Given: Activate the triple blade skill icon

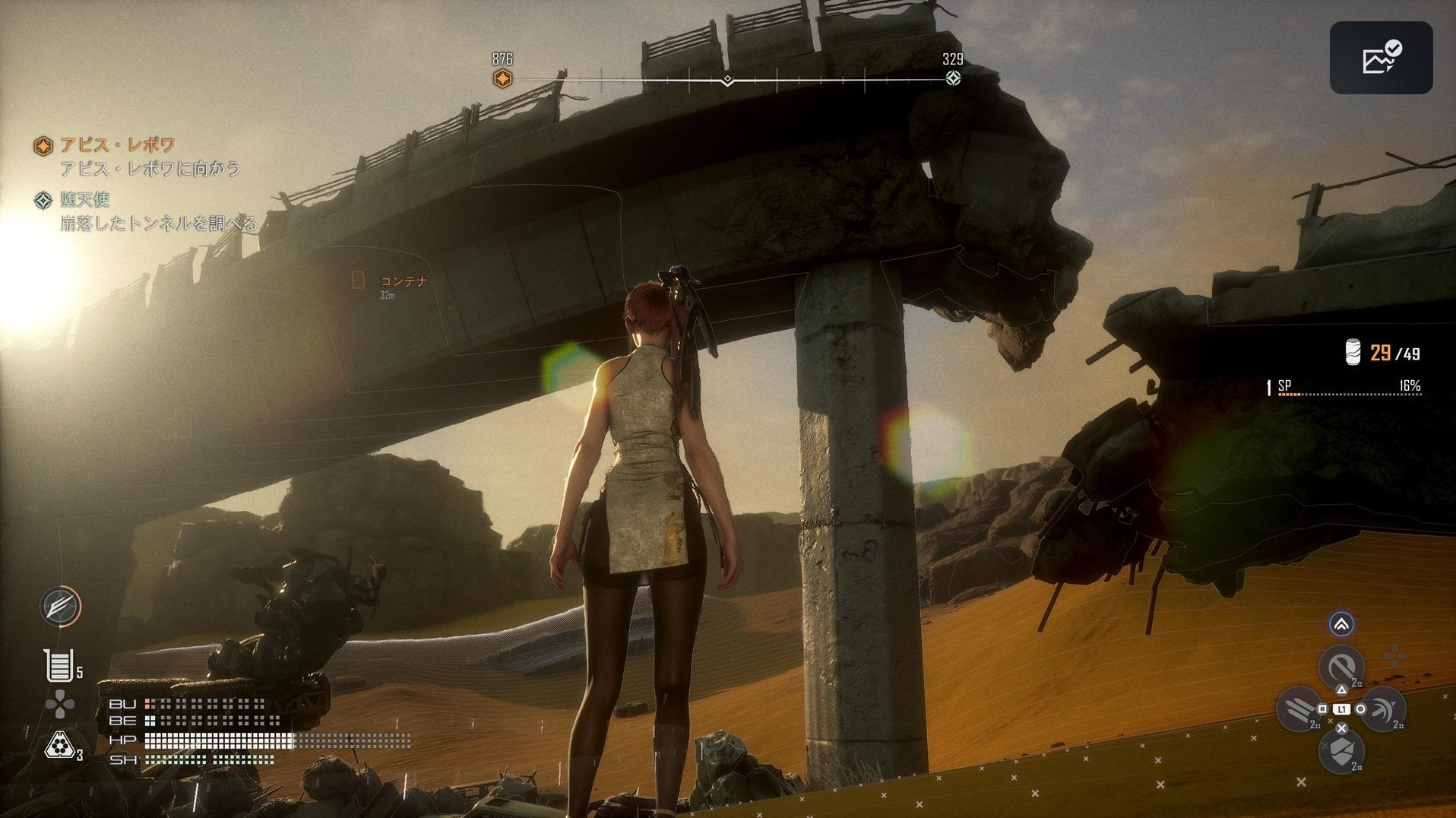Looking at the screenshot, I should click(1299, 709).
